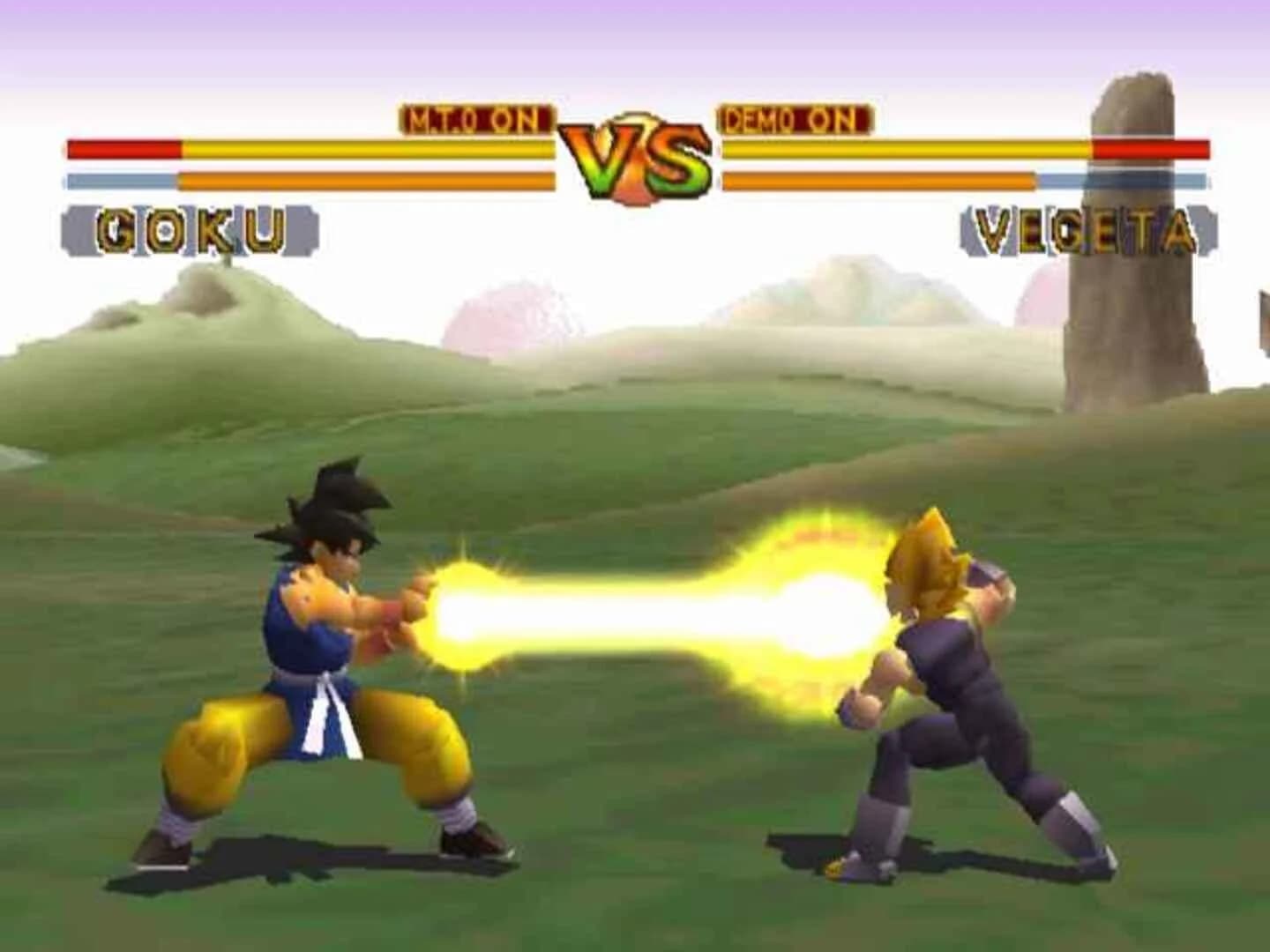Click the orange meter under Vegeta's health bar

[882, 178]
